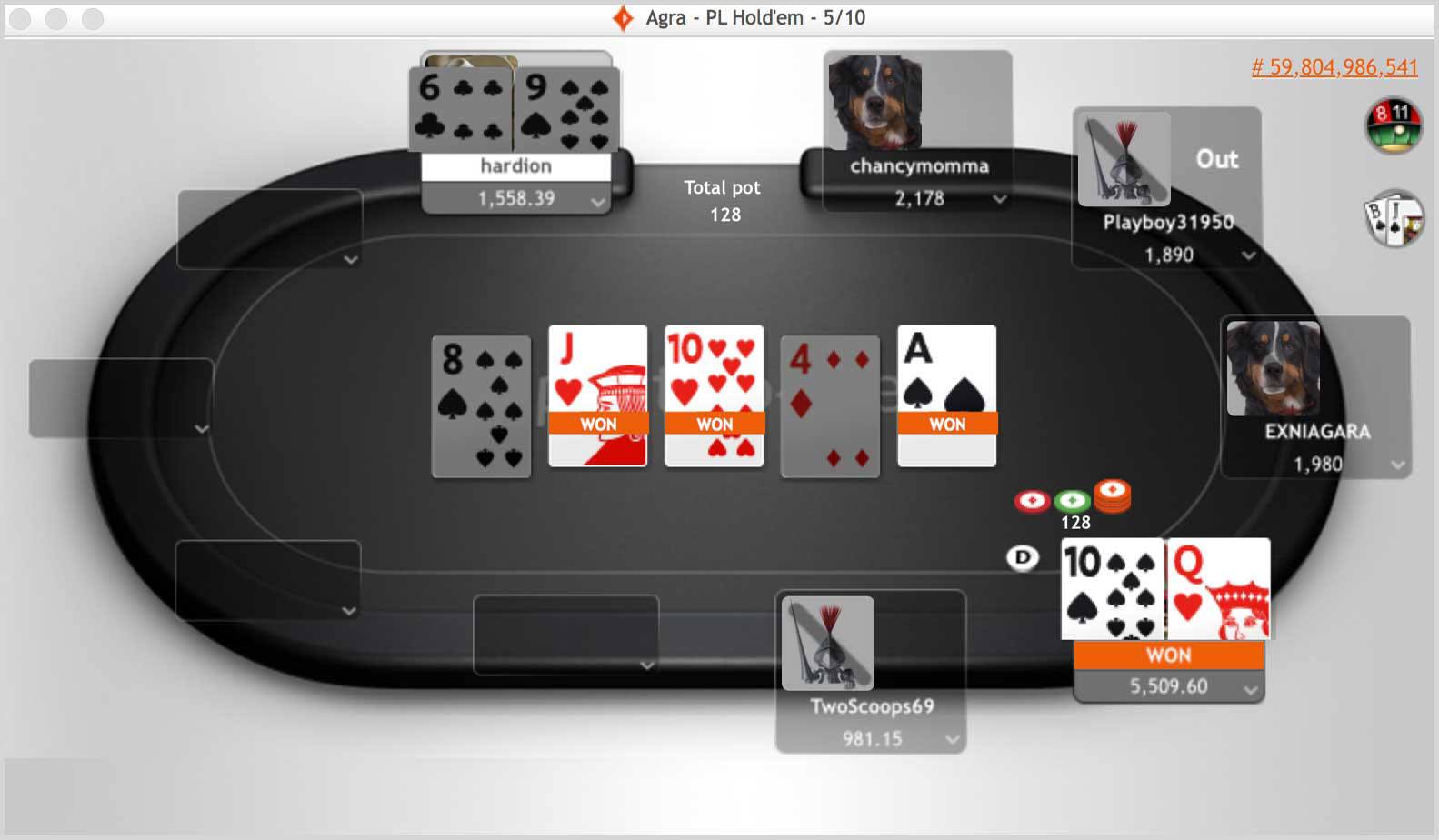Click the green poker chip beside 128
1439x840 pixels.
(1073, 499)
